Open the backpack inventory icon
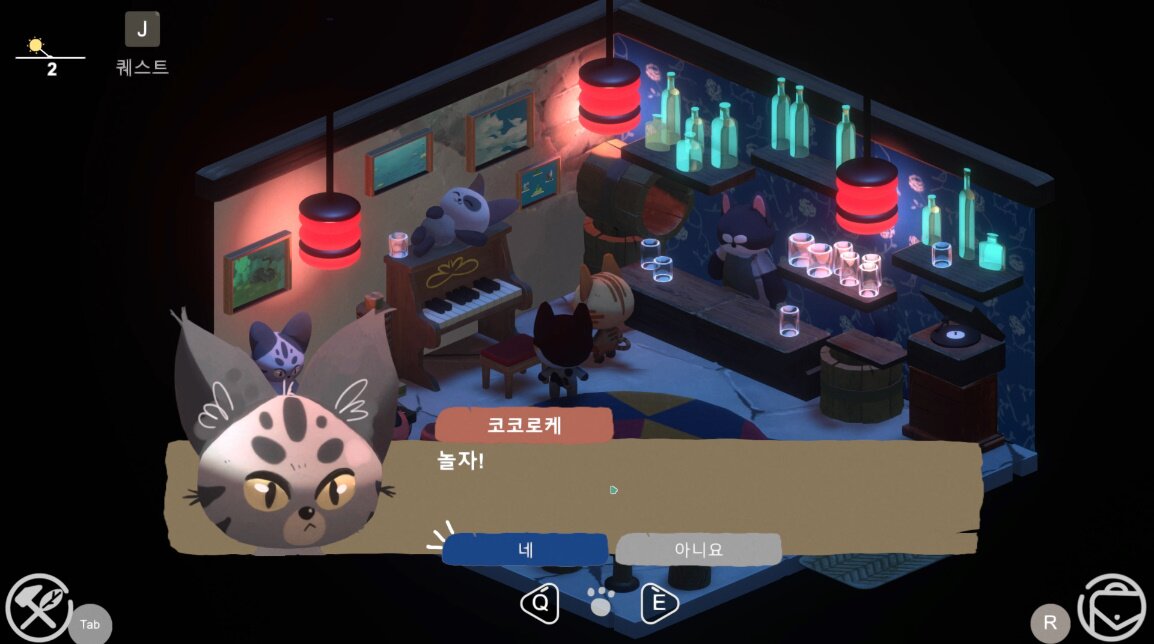The image size is (1154, 644). click(1113, 608)
